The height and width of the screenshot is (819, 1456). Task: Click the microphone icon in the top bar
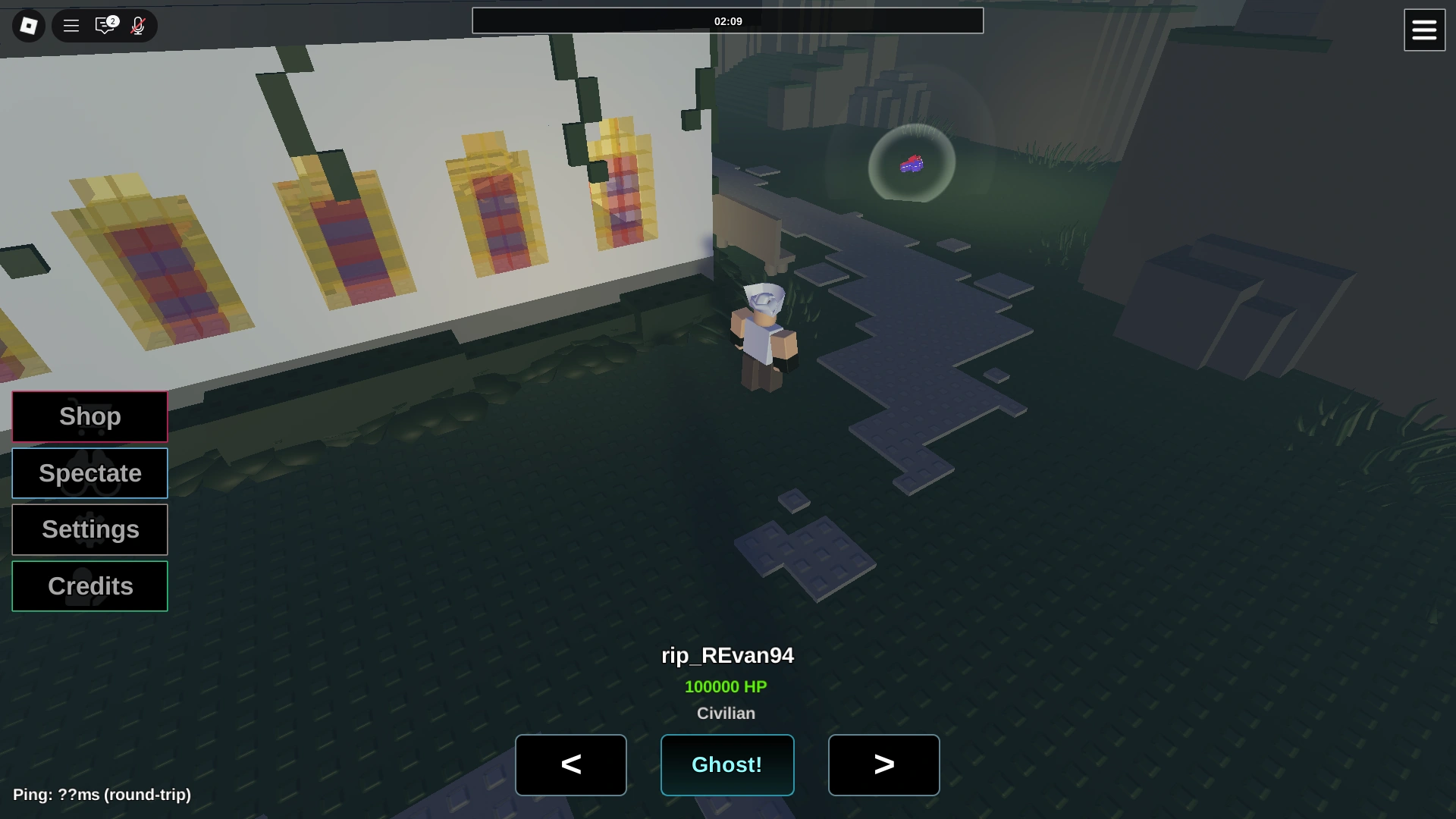[x=138, y=25]
